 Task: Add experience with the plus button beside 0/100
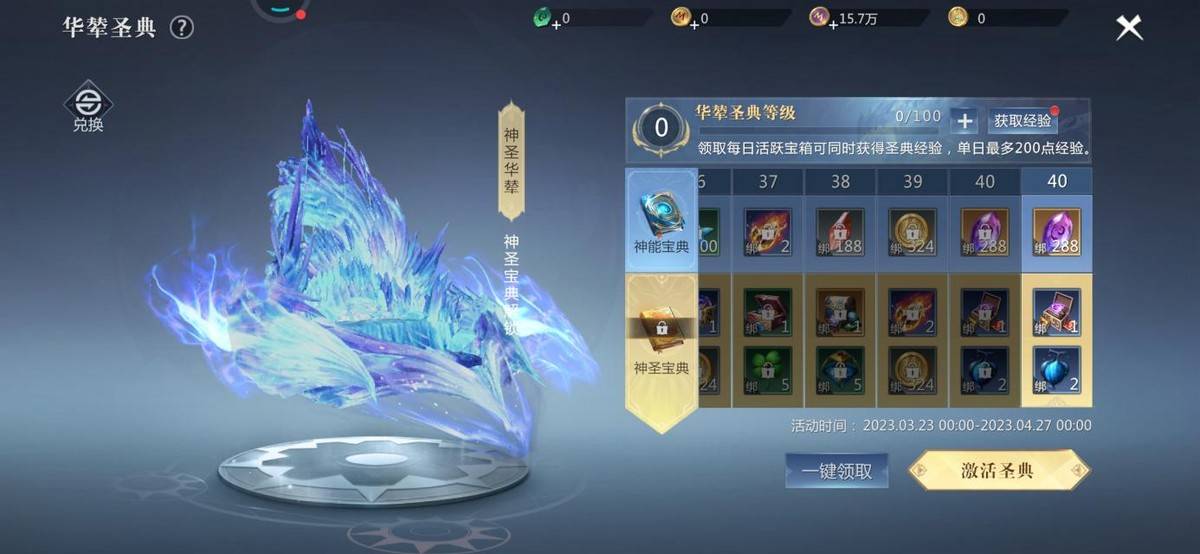coord(964,121)
